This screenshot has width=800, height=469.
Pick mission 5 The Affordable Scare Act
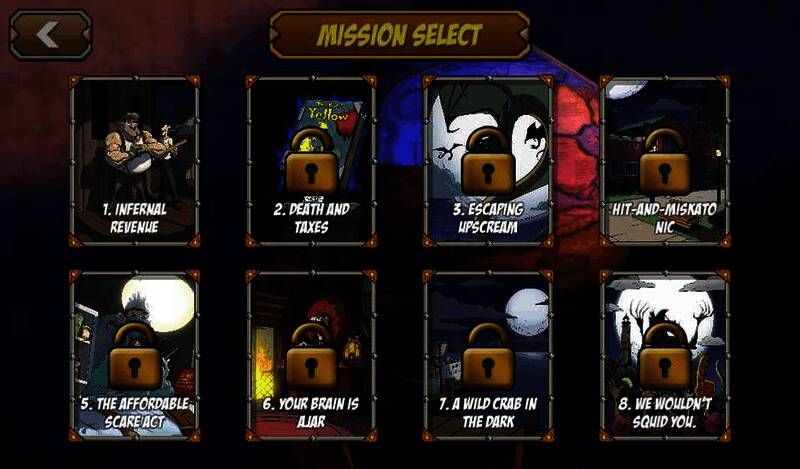[x=134, y=355]
